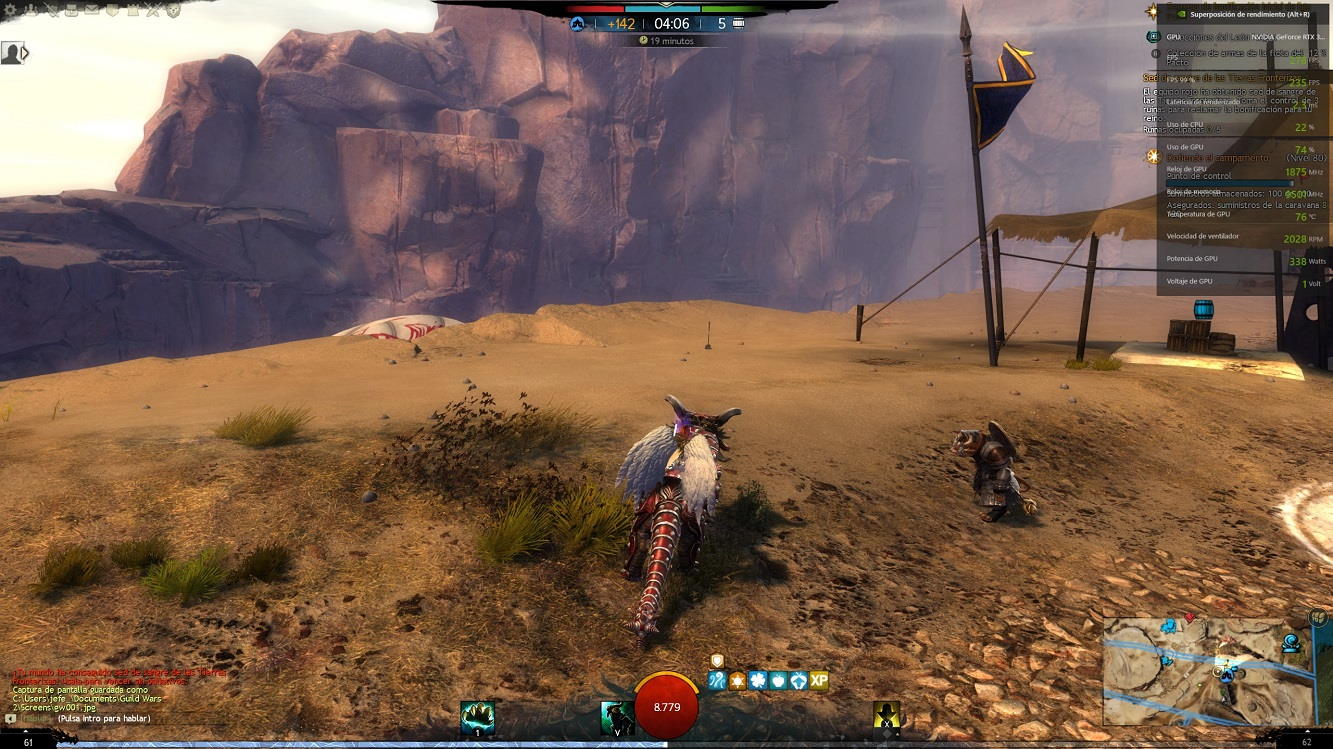This screenshot has height=749, width=1333.
Task: Open the lion head Black Lion icon
Action: pos(173,10)
